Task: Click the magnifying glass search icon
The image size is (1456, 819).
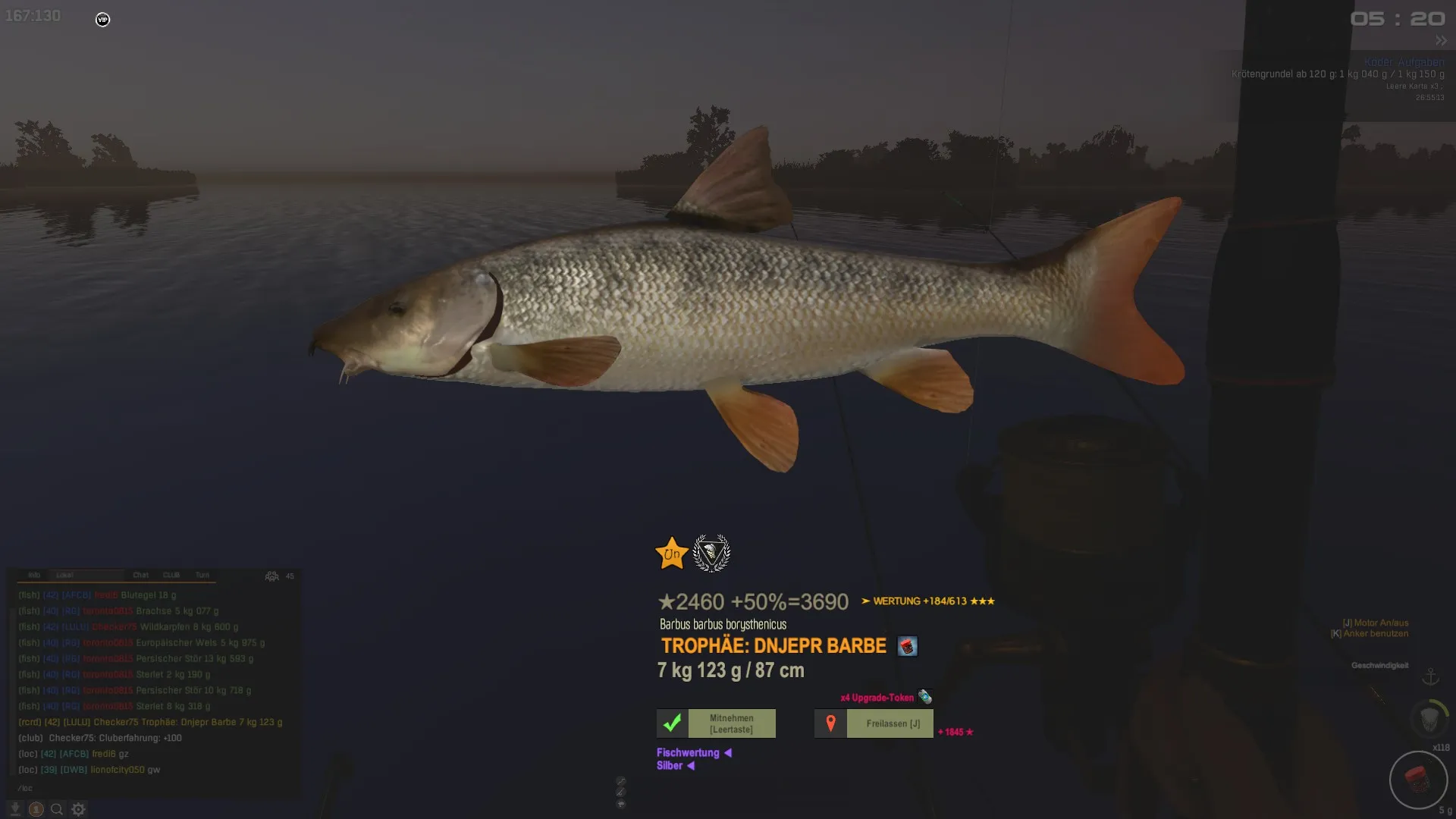Action: [x=57, y=809]
